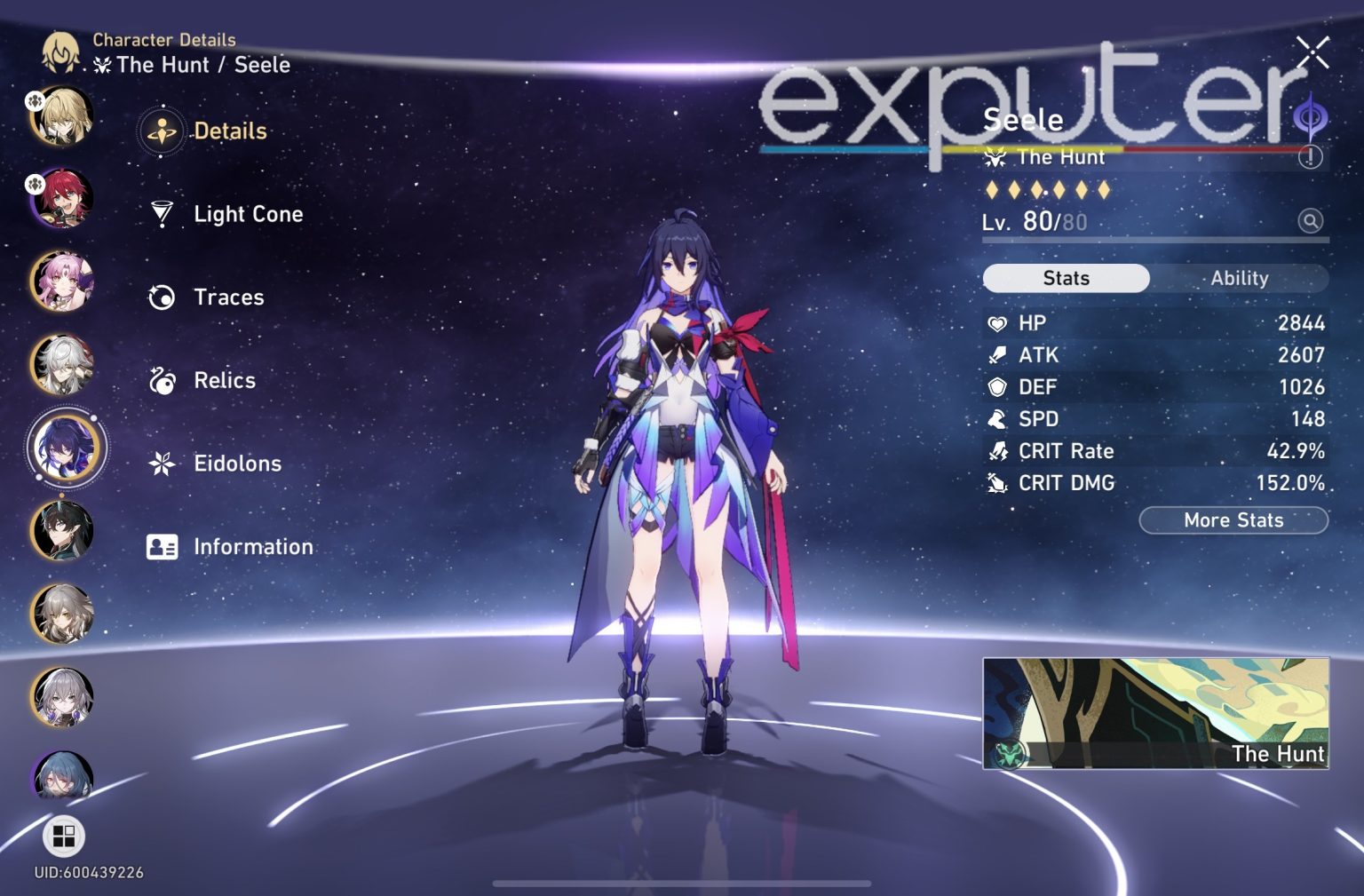
Task: Open the More Stats panel
Action: pos(1233,520)
